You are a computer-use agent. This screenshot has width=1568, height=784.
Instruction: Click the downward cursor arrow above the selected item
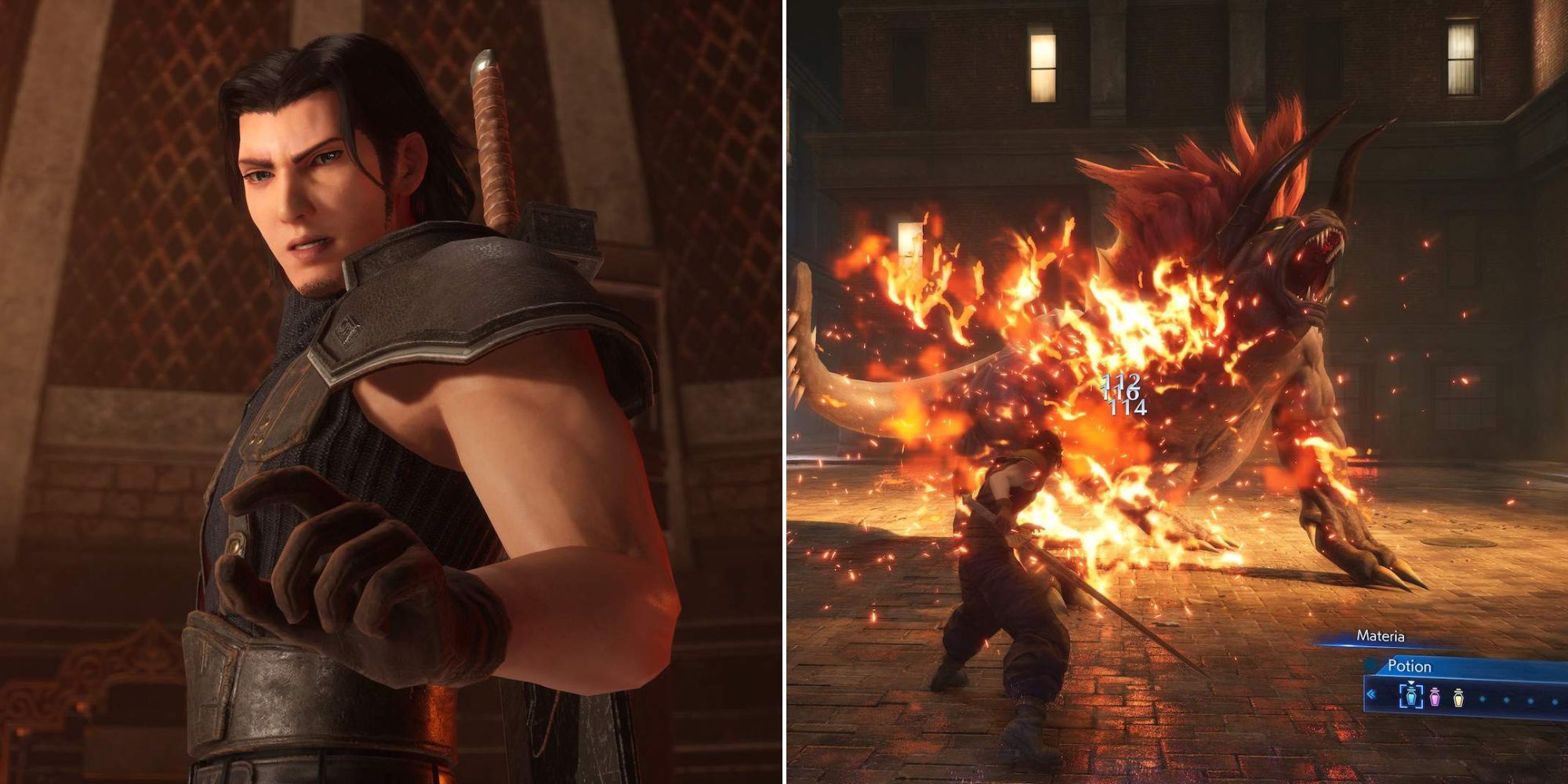(1411, 683)
